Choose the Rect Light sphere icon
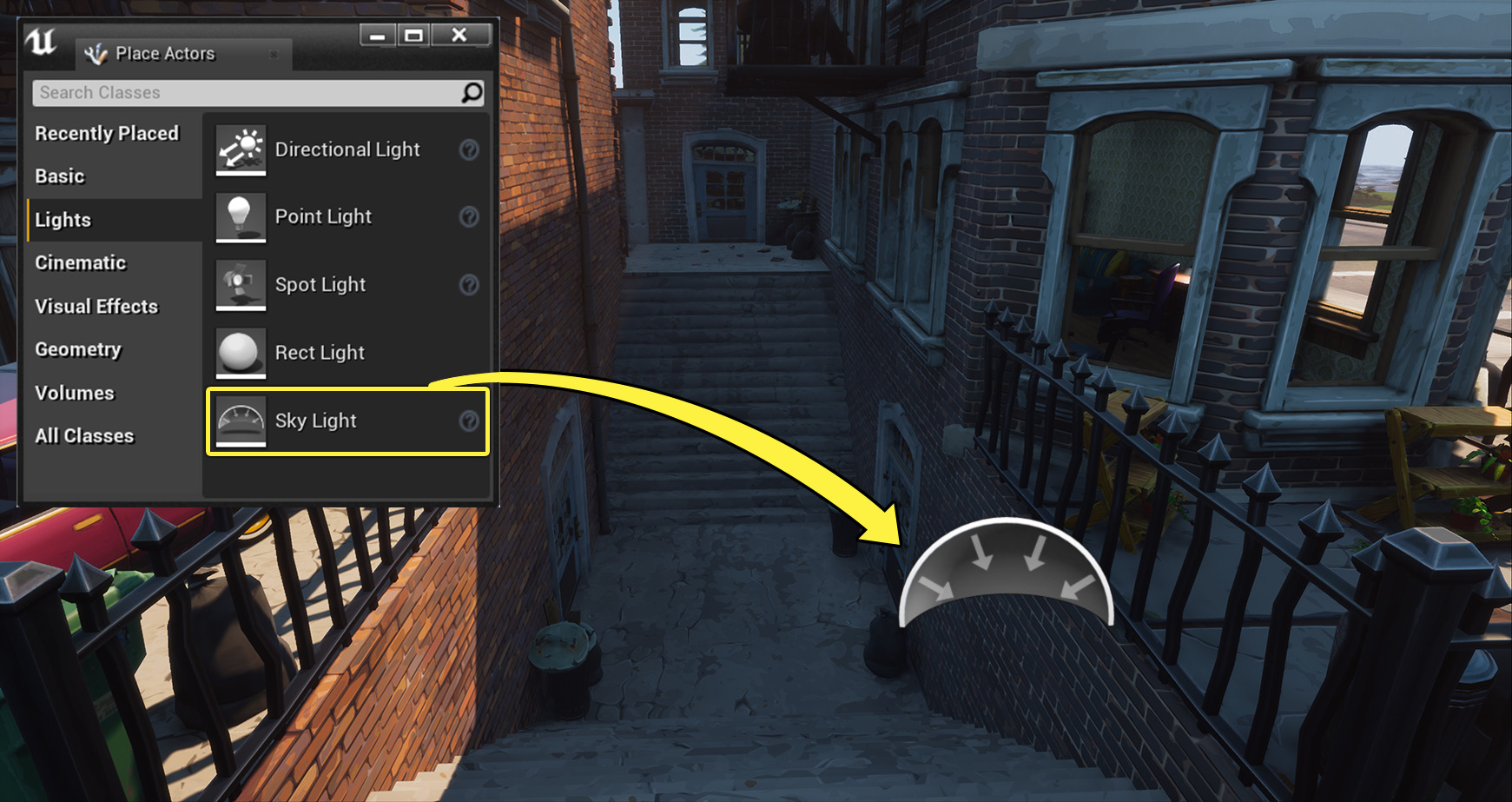 240,353
